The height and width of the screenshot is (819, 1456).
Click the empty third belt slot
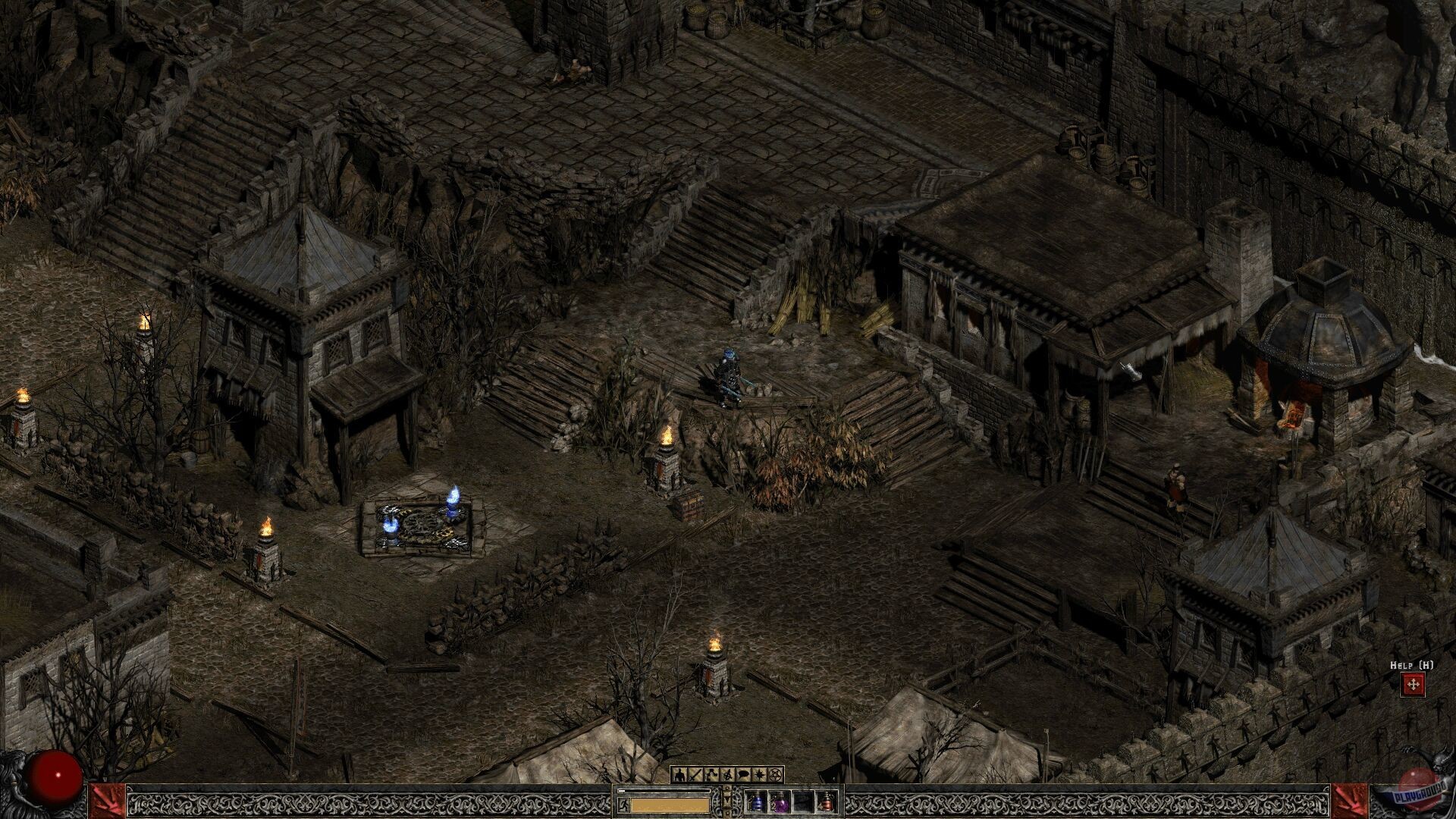coord(802,802)
